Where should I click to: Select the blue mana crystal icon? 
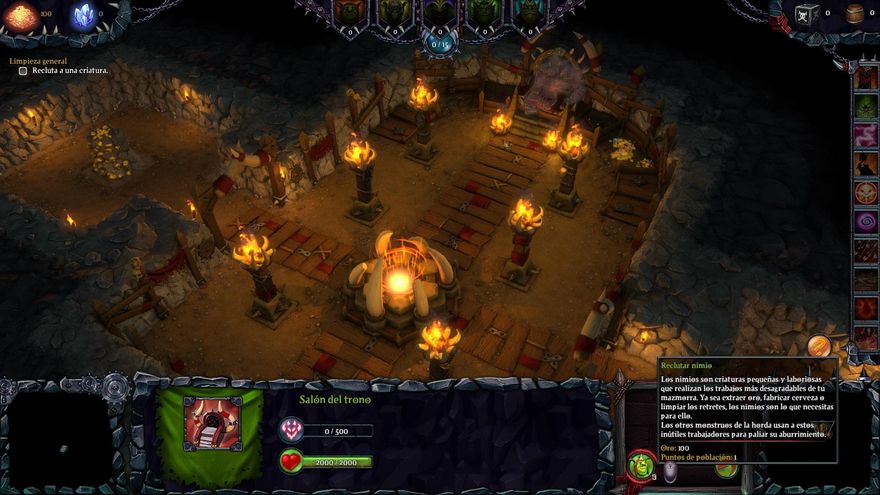84,15
